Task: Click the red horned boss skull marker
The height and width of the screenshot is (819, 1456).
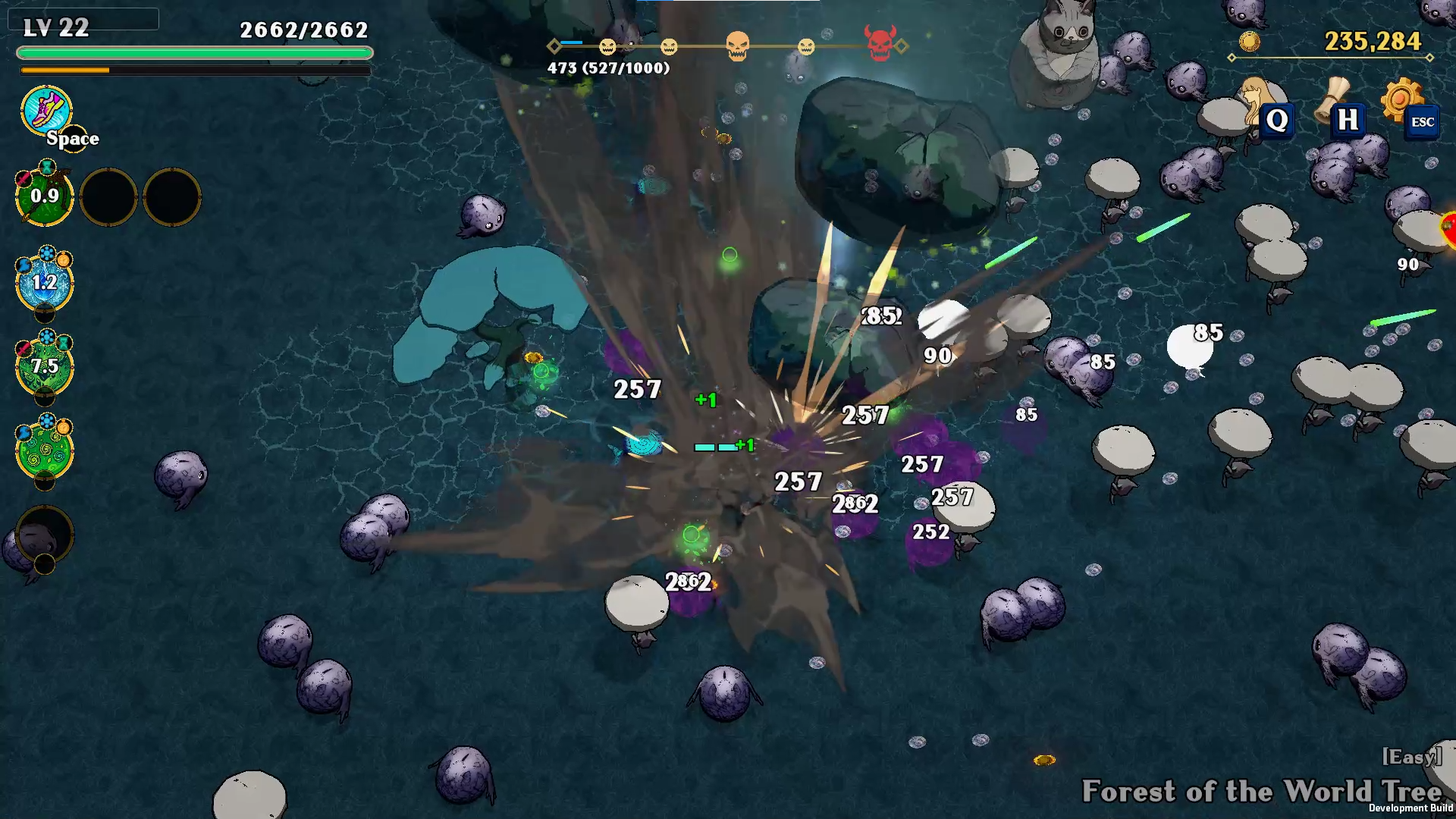Action: coord(880,44)
